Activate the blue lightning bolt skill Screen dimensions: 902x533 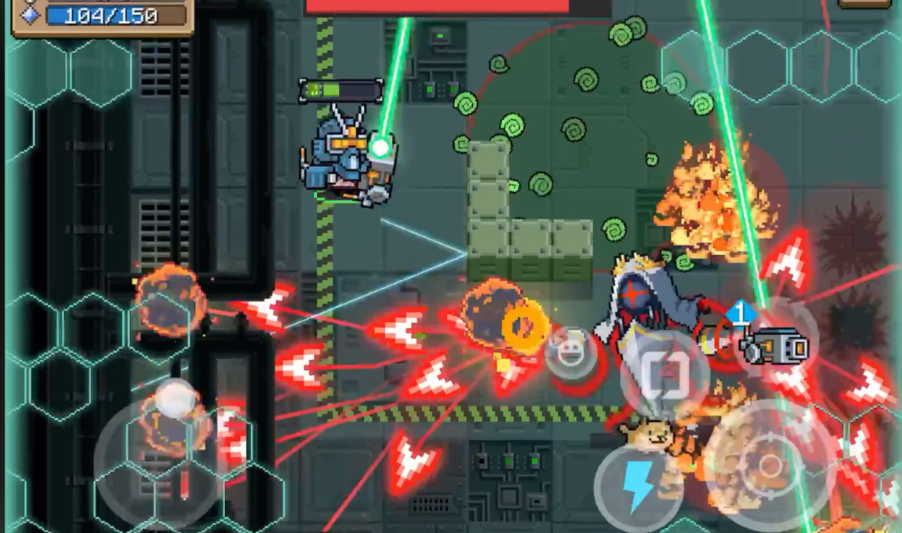point(637,487)
